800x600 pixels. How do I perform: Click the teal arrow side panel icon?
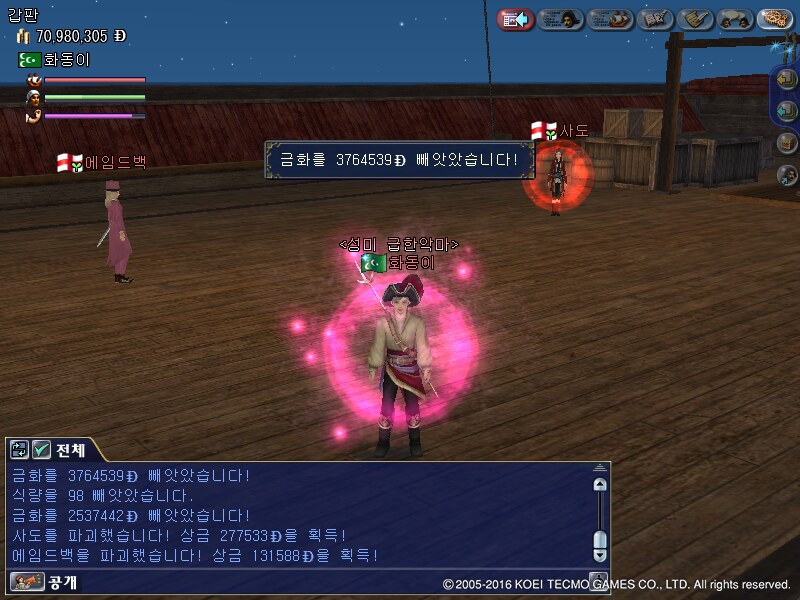787,110
